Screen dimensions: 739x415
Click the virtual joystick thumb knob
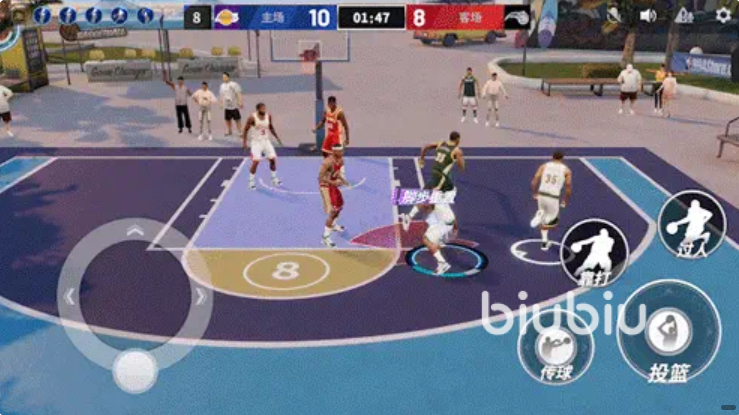135,371
